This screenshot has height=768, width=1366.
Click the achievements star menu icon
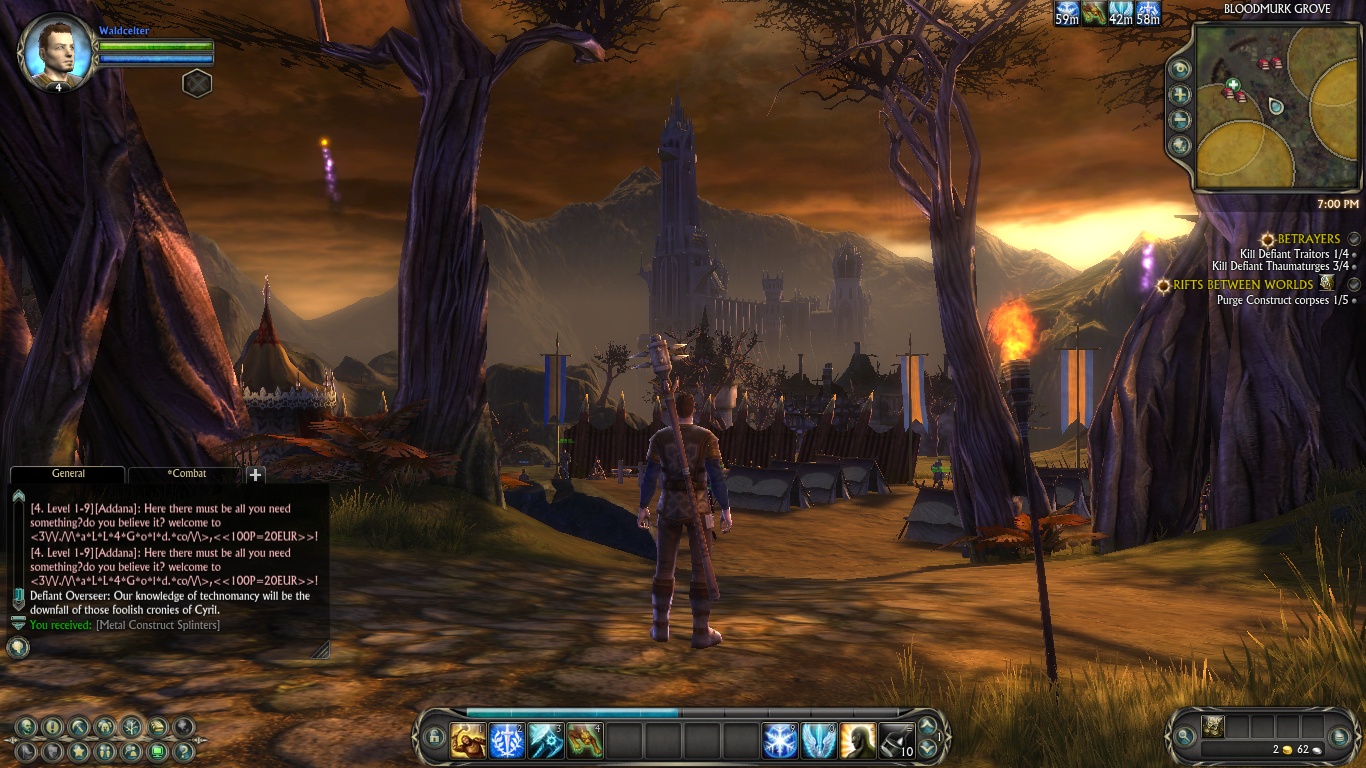coord(79,751)
